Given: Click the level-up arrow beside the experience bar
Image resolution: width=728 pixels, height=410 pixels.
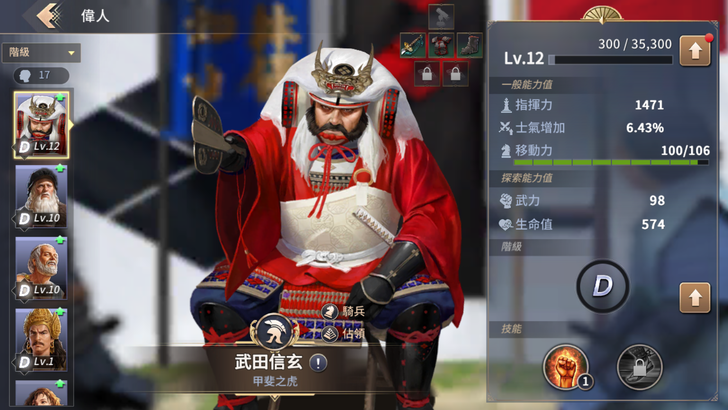Looking at the screenshot, I should [x=694, y=50].
